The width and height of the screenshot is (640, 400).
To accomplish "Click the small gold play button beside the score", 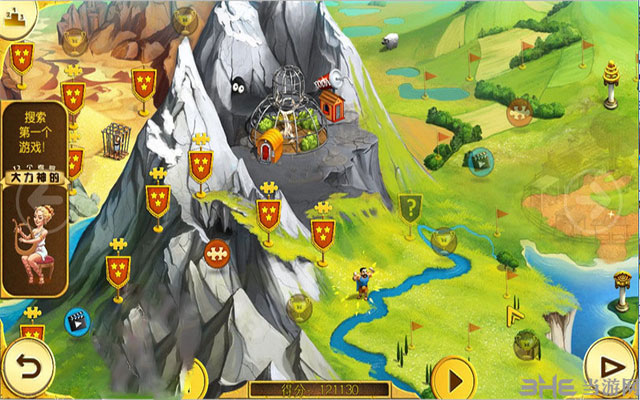I will (x=453, y=380).
